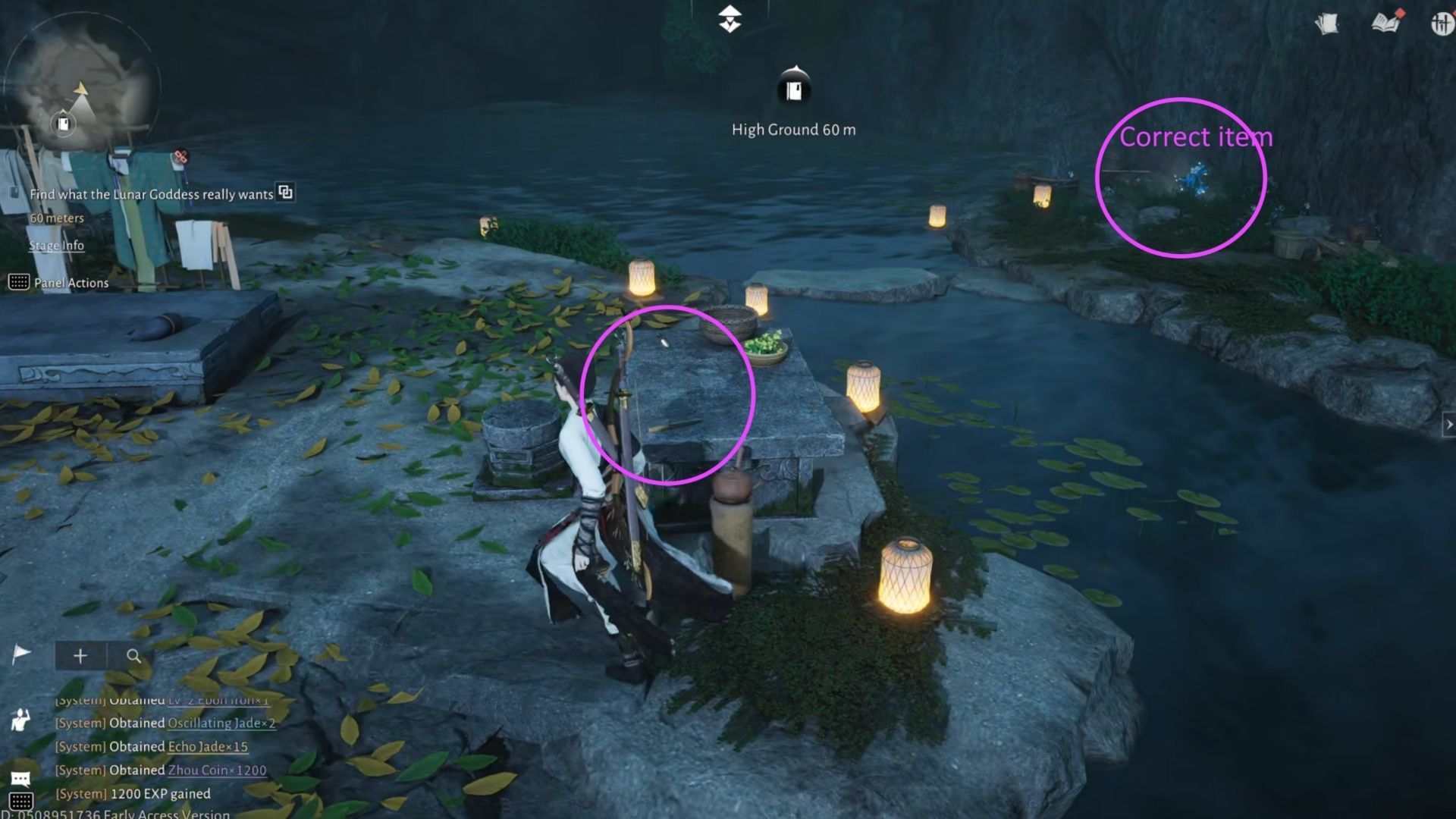The image size is (1456, 819).
Task: Open Stage Info
Action: click(x=56, y=246)
